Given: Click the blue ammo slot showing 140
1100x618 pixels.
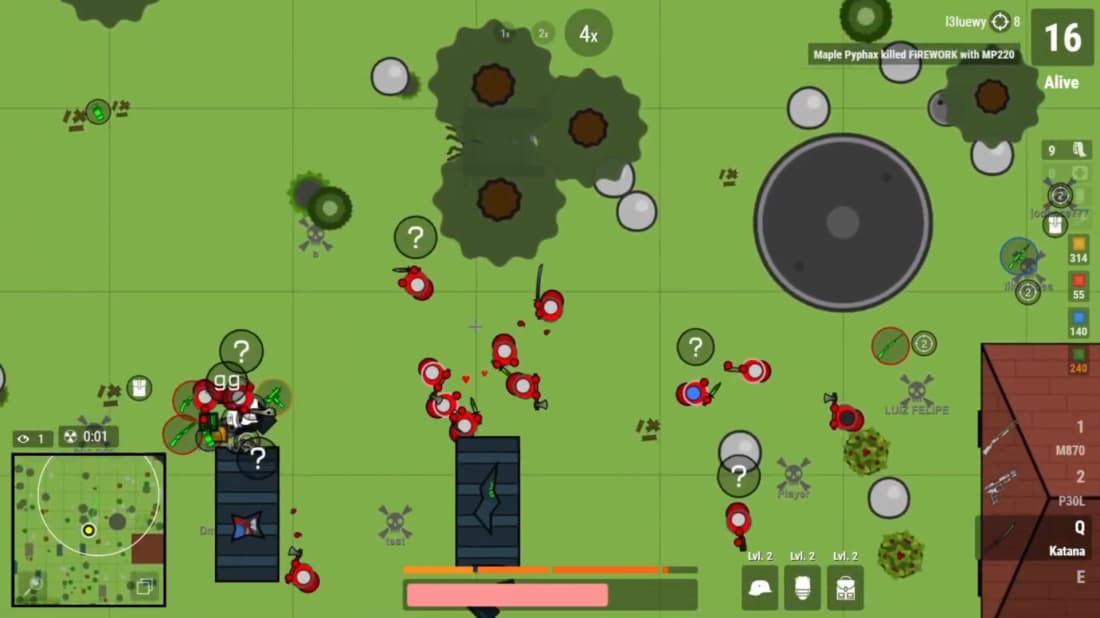Looking at the screenshot, I should coord(1078,322).
